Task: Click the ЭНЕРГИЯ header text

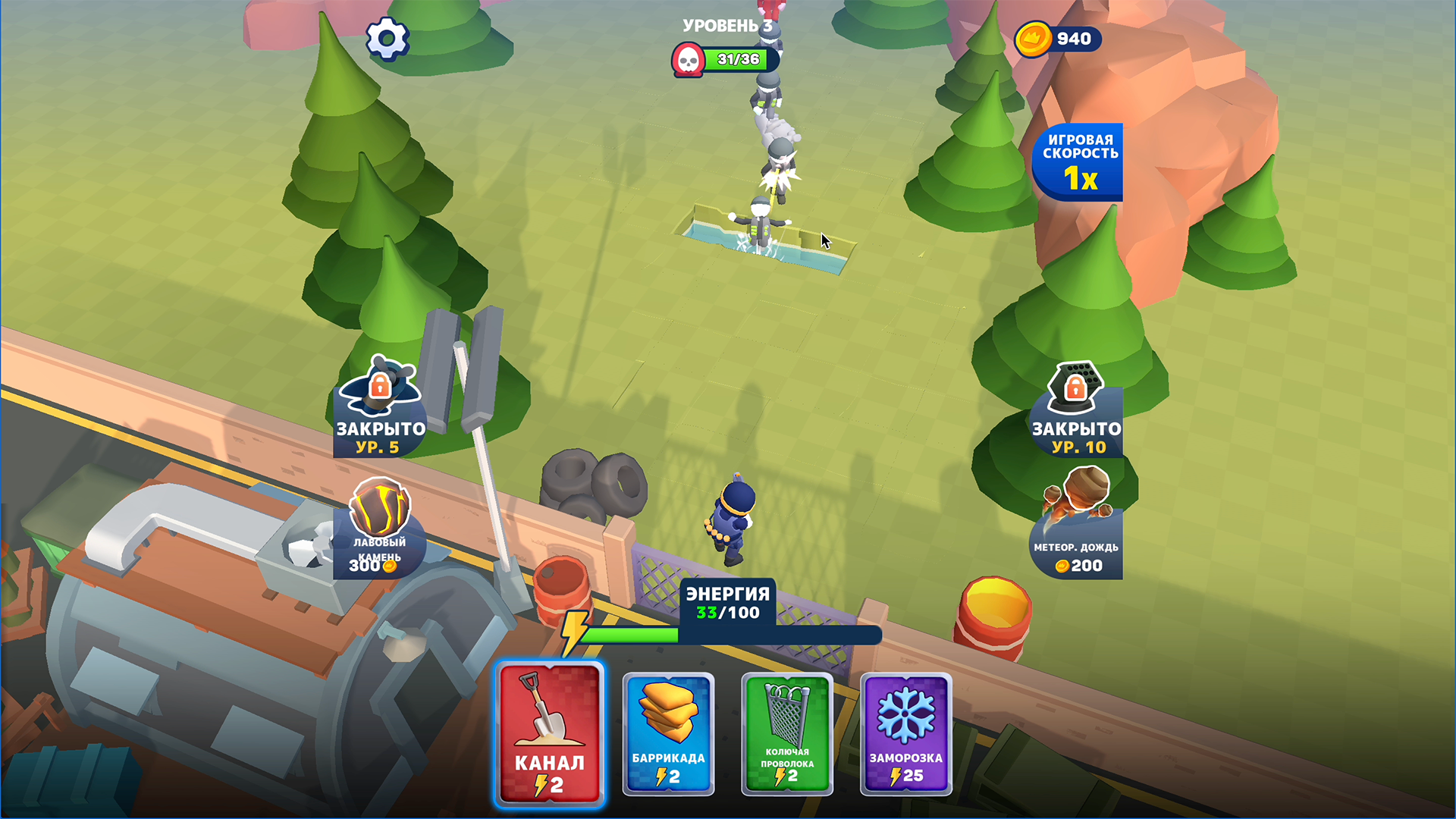Action: click(727, 595)
